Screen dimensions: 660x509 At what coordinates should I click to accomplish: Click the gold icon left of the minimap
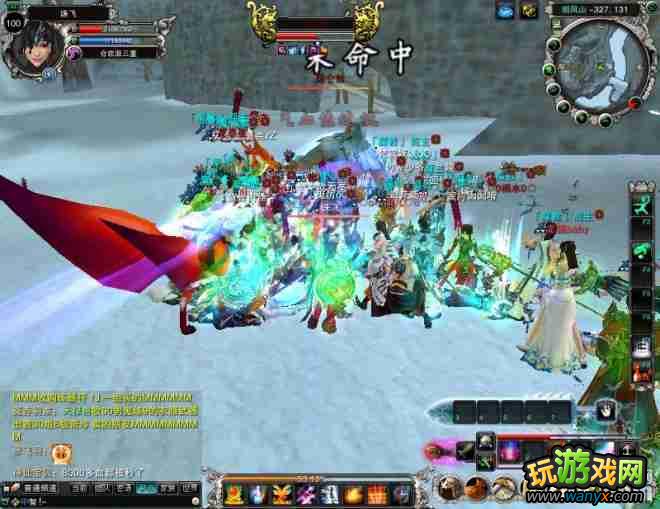tap(527, 9)
